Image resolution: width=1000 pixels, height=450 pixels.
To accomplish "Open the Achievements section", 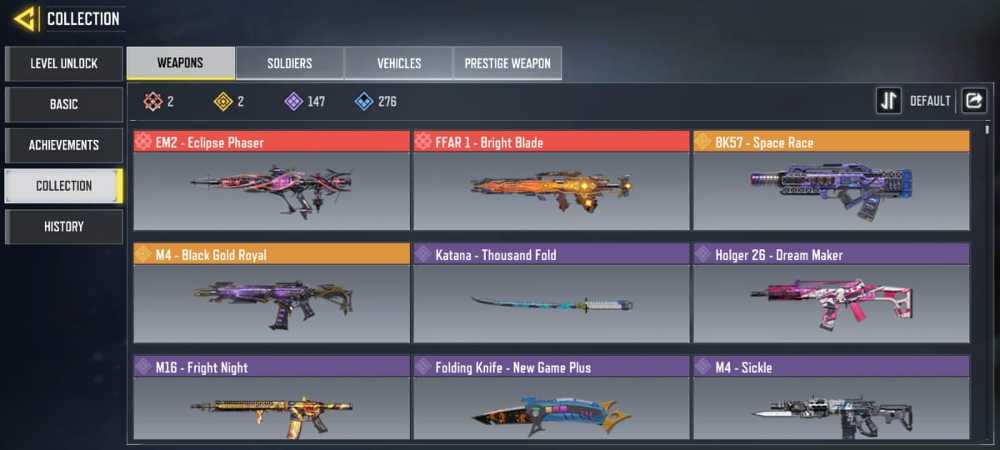I will [64, 145].
